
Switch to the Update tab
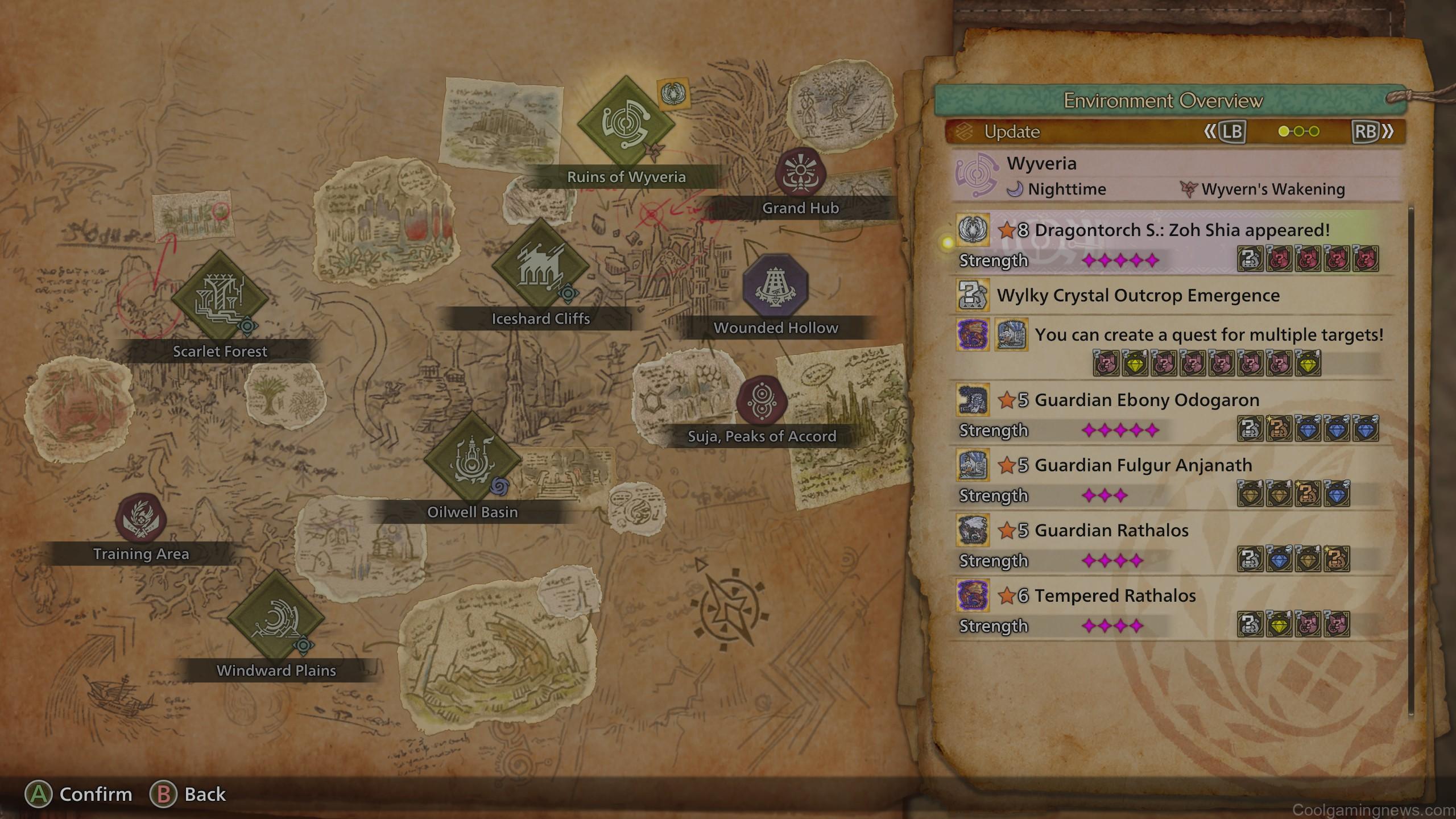1012,132
